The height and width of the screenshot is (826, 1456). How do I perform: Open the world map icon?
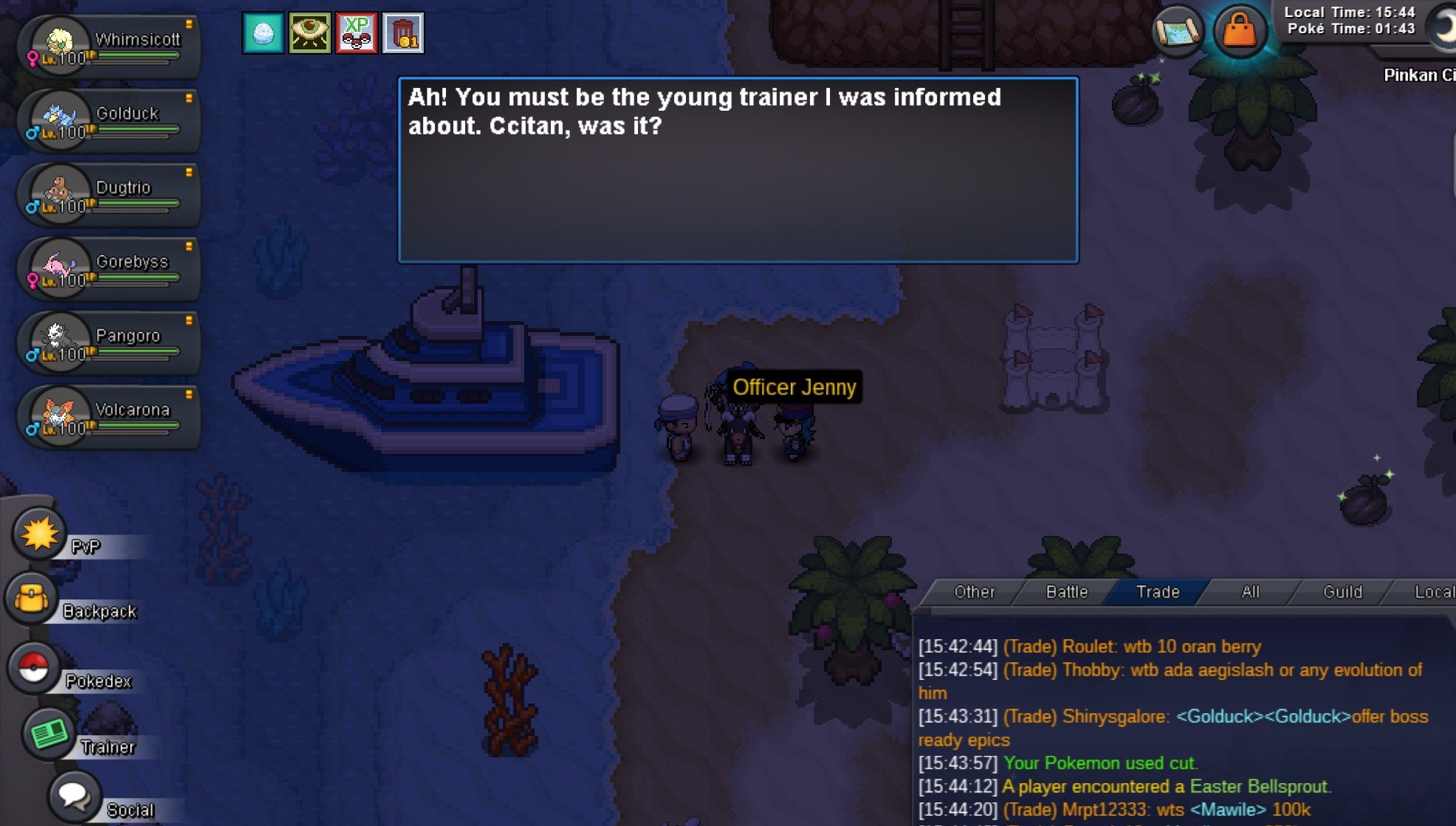click(x=1178, y=32)
